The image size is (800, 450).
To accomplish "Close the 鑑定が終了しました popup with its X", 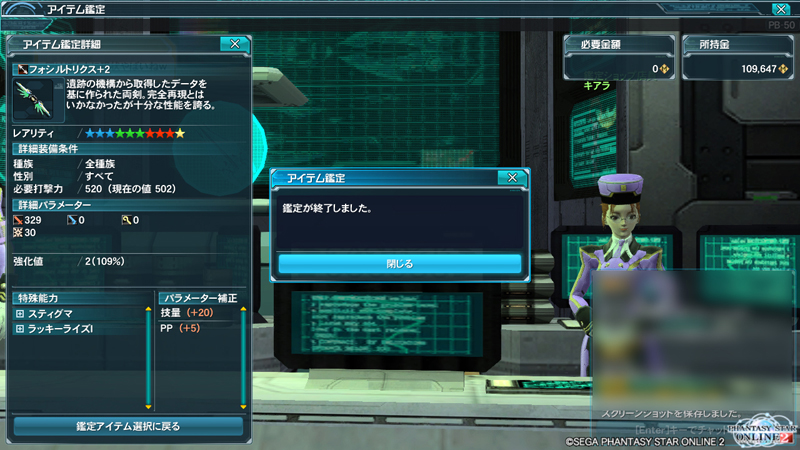I will tap(512, 178).
